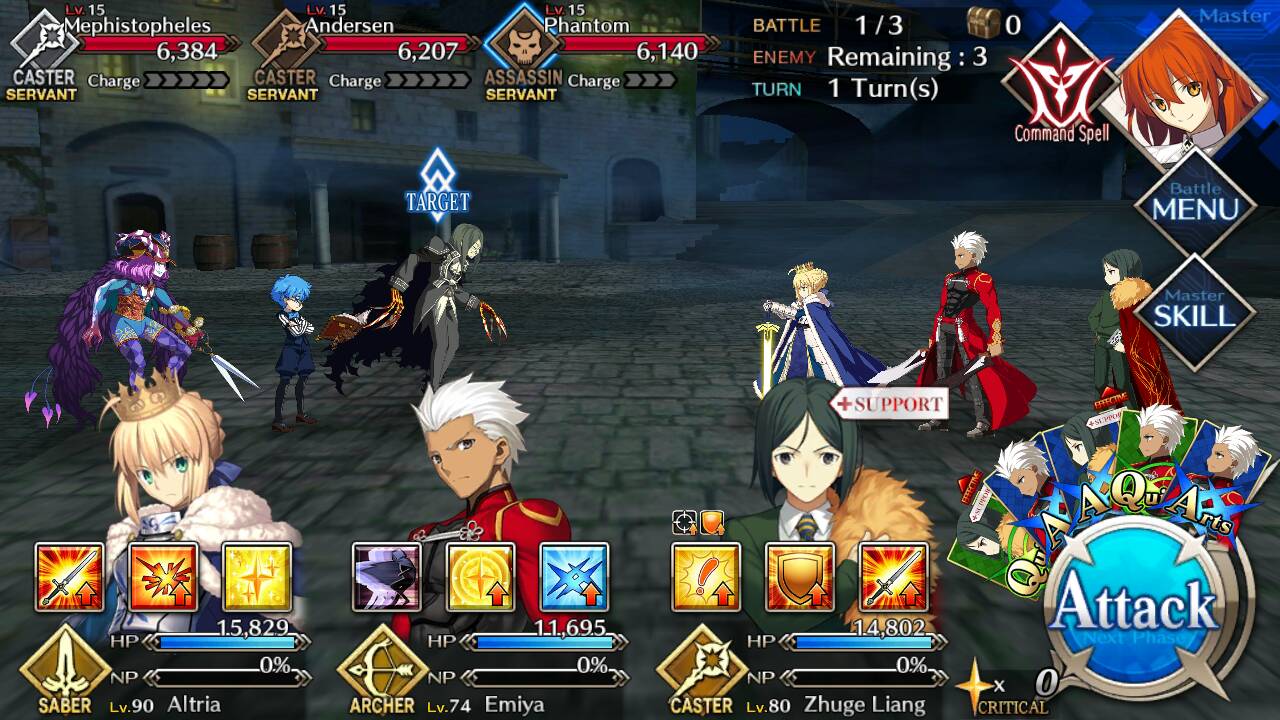The height and width of the screenshot is (720, 1280).
Task: Activate Zhuge Liang's sword attack-up skill
Action: pyautogui.click(x=893, y=577)
